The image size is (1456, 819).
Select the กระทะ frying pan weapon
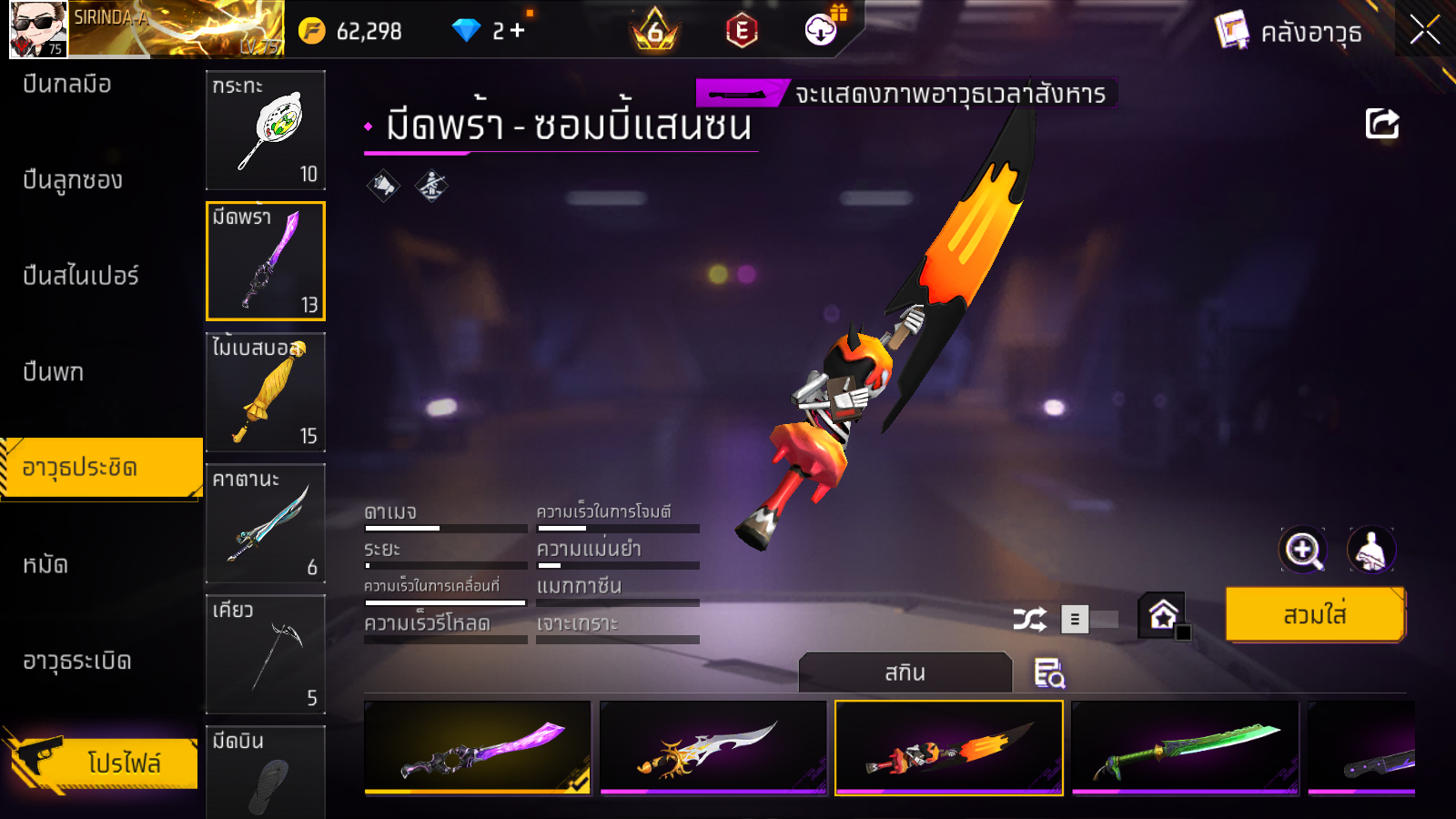point(266,130)
